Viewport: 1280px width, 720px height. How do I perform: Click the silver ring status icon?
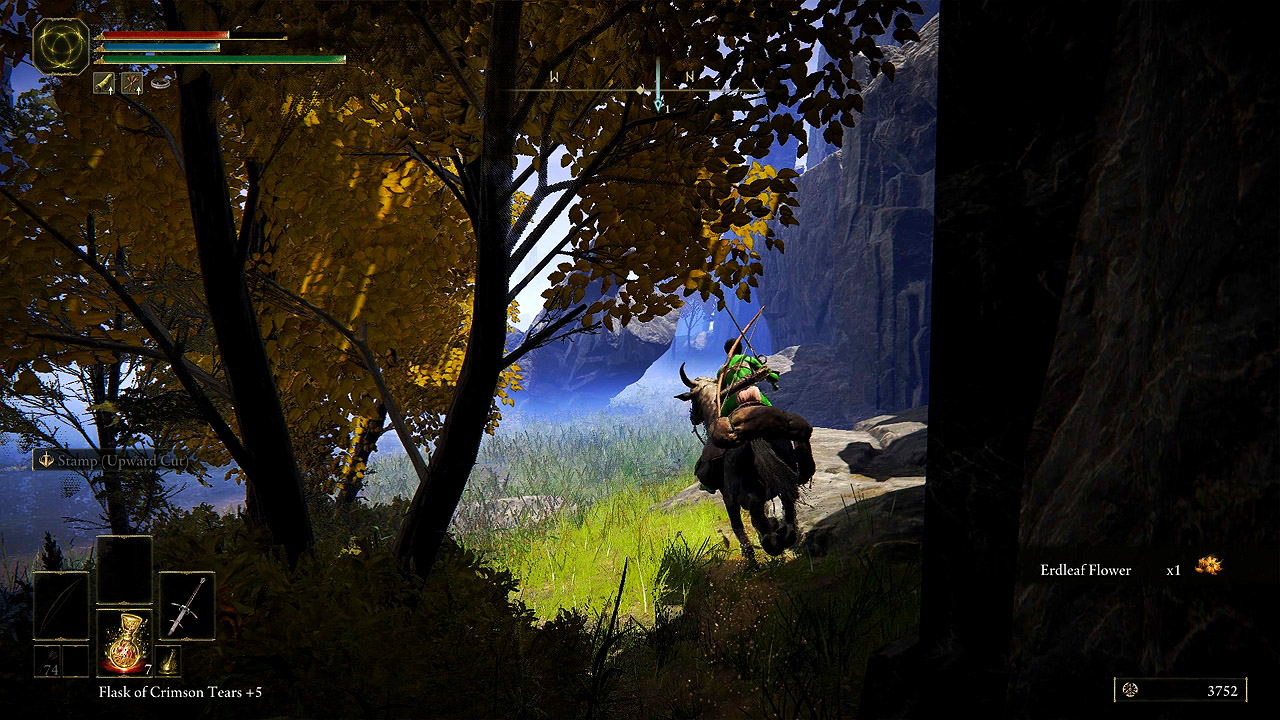[160, 84]
